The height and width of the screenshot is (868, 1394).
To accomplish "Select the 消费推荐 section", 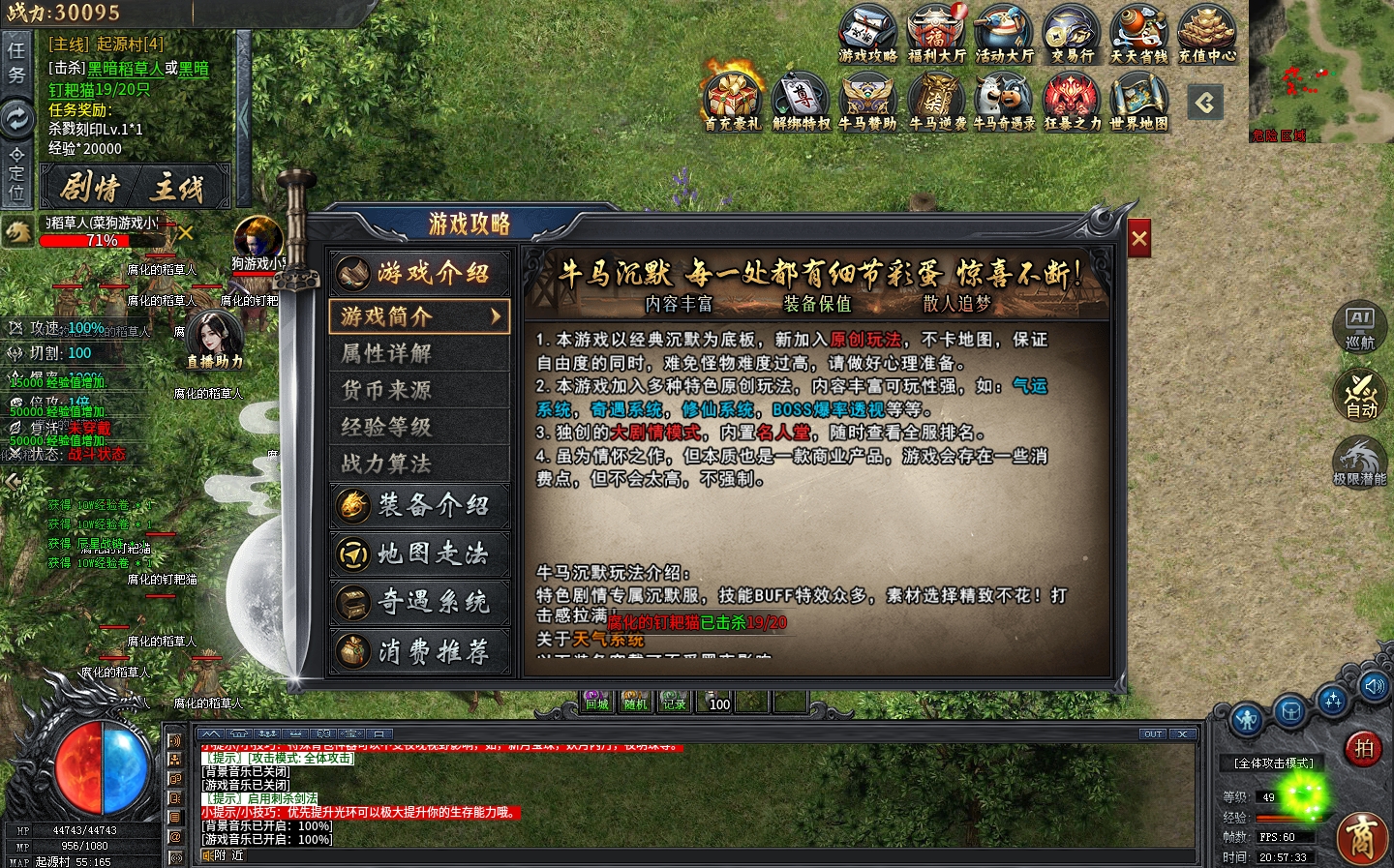I will pyautogui.click(x=420, y=651).
